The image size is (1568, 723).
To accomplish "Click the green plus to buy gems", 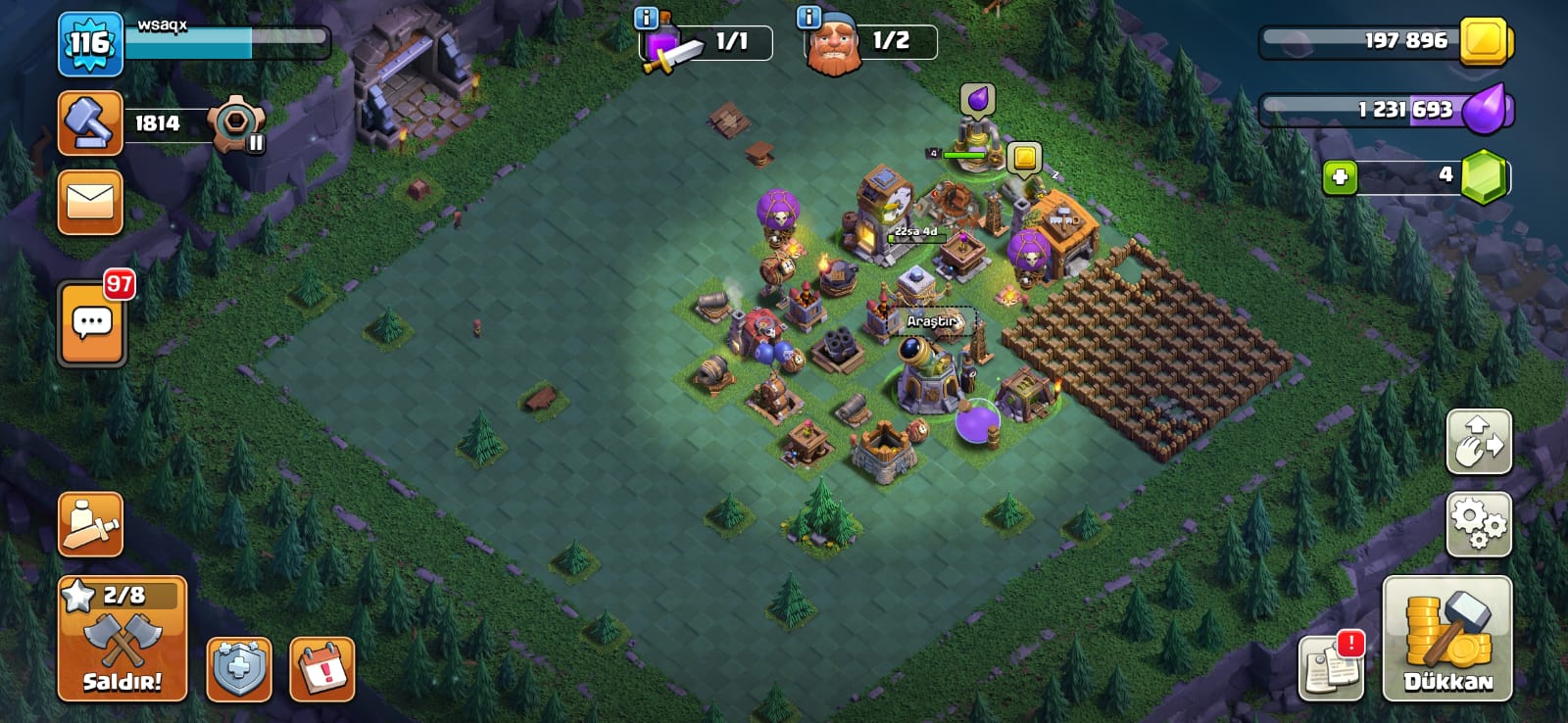I will (x=1340, y=177).
